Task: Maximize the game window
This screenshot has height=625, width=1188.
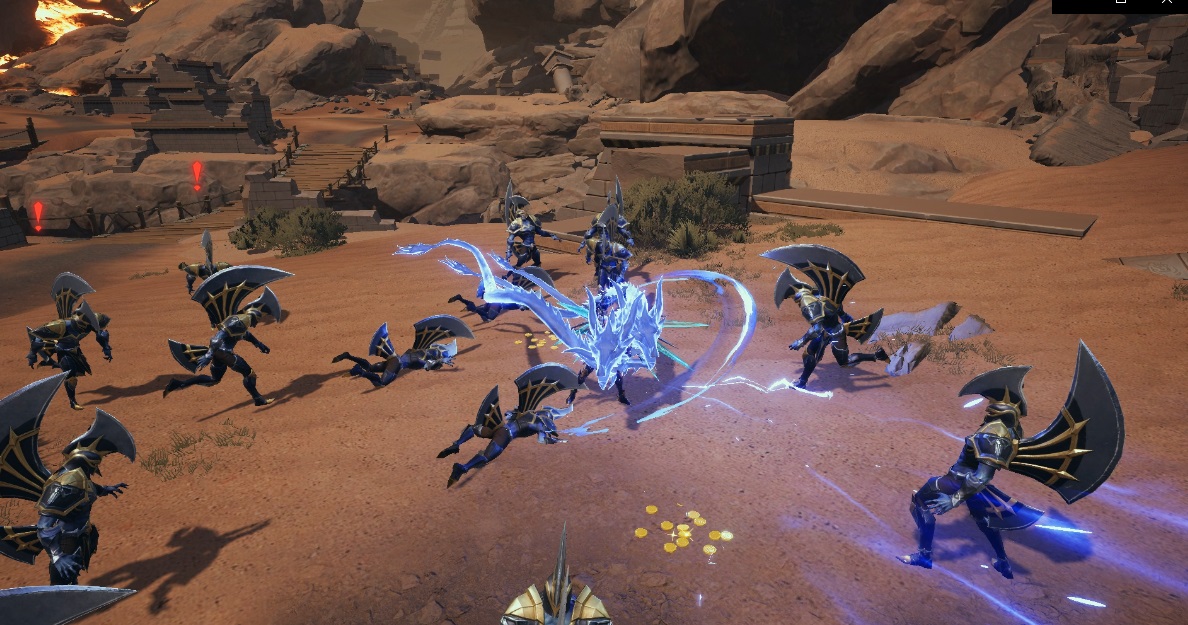Action: coord(1121,3)
